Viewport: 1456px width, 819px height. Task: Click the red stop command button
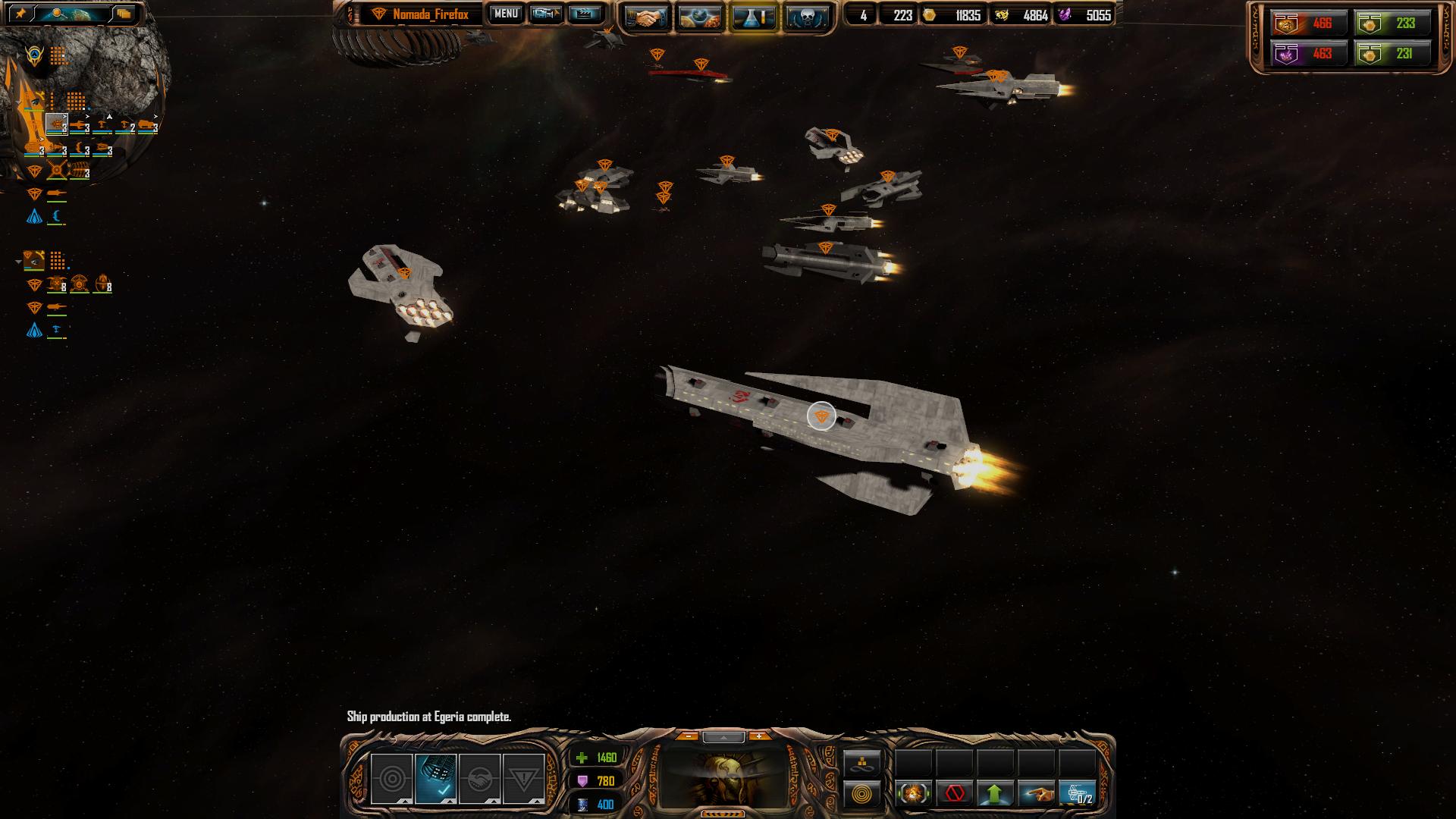pos(954,794)
